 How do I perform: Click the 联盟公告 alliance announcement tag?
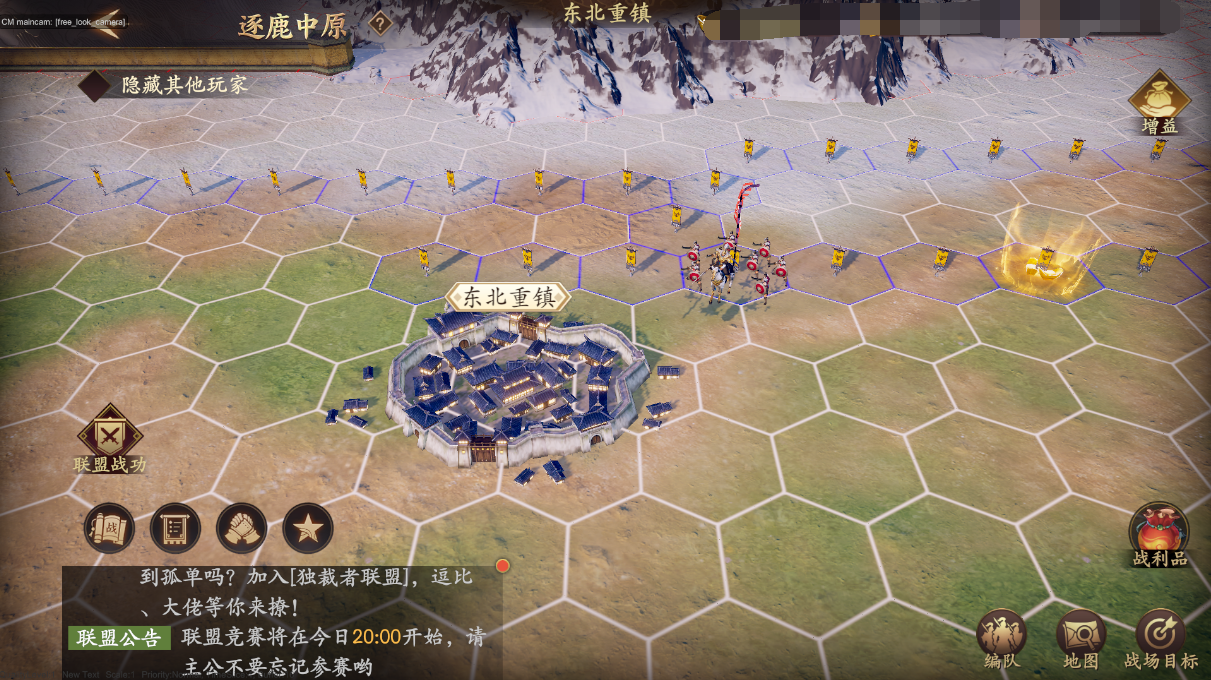119,638
